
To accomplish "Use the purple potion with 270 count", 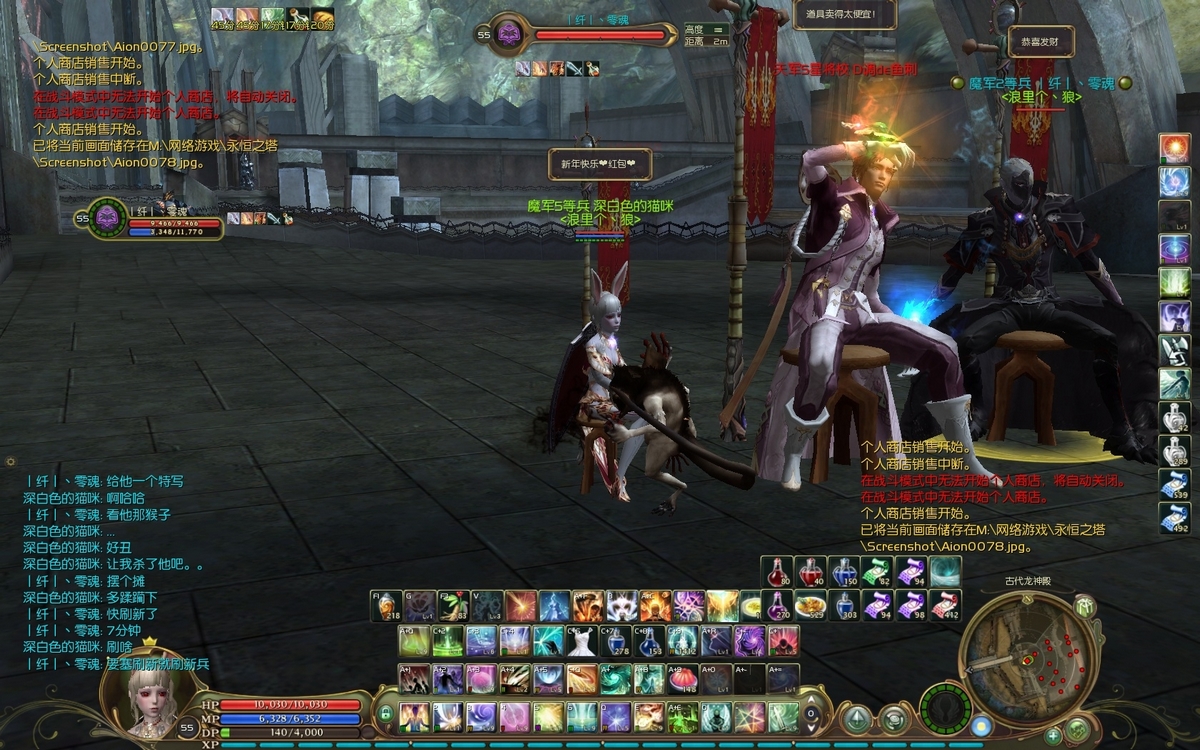I will pos(777,605).
